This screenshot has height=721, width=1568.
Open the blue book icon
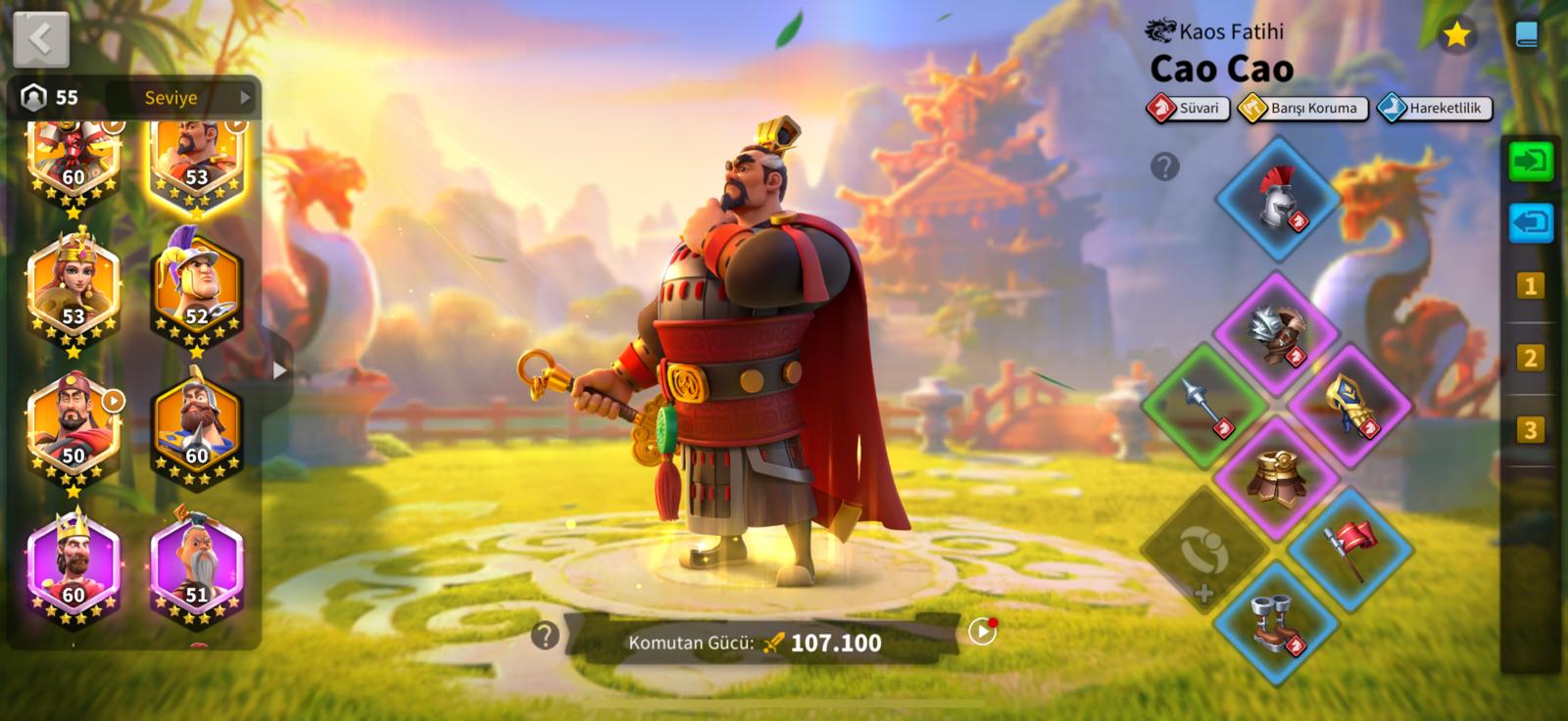tap(1526, 35)
